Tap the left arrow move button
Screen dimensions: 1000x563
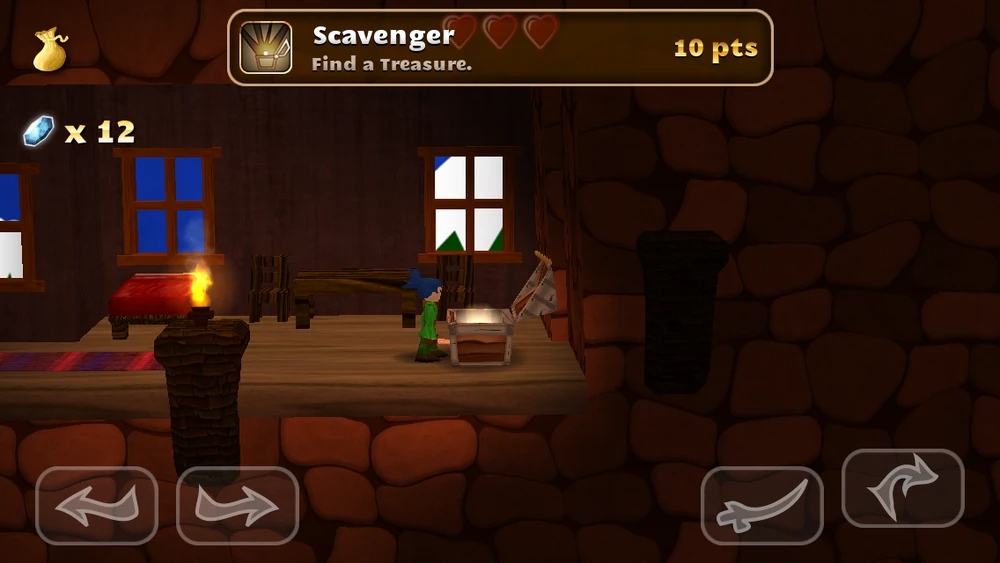(96, 506)
